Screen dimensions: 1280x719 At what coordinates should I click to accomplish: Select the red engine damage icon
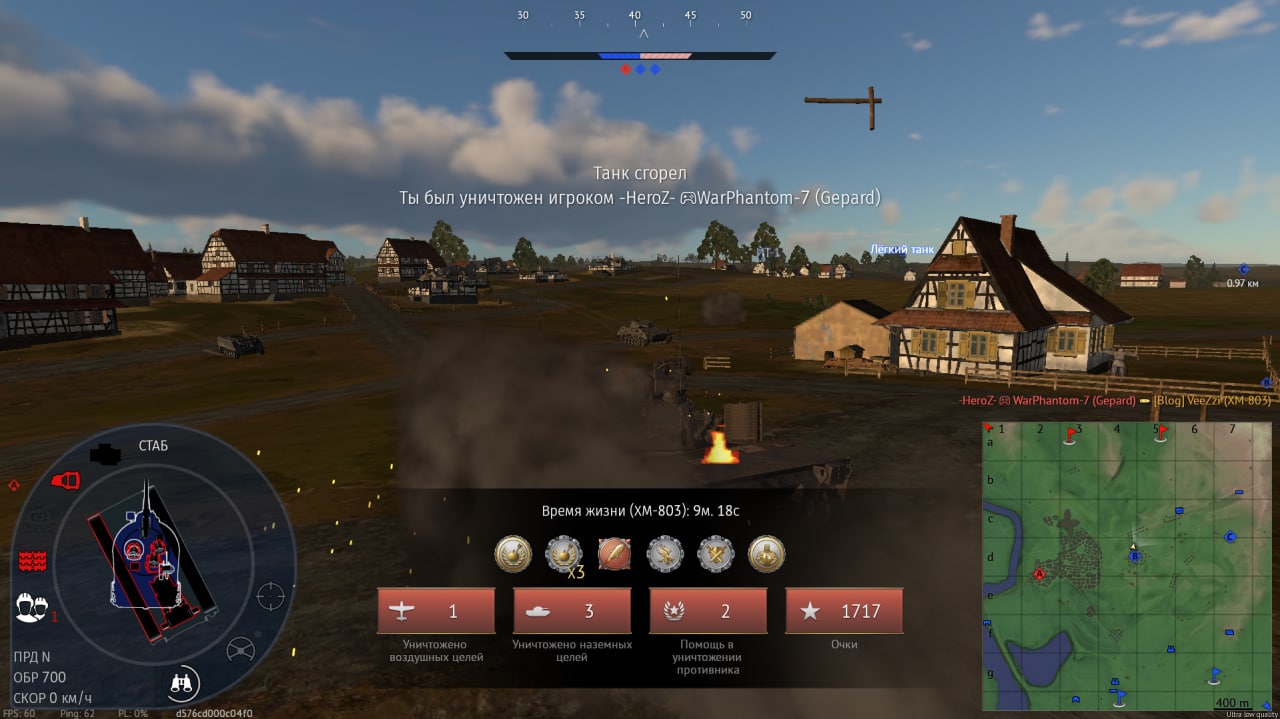tap(65, 481)
